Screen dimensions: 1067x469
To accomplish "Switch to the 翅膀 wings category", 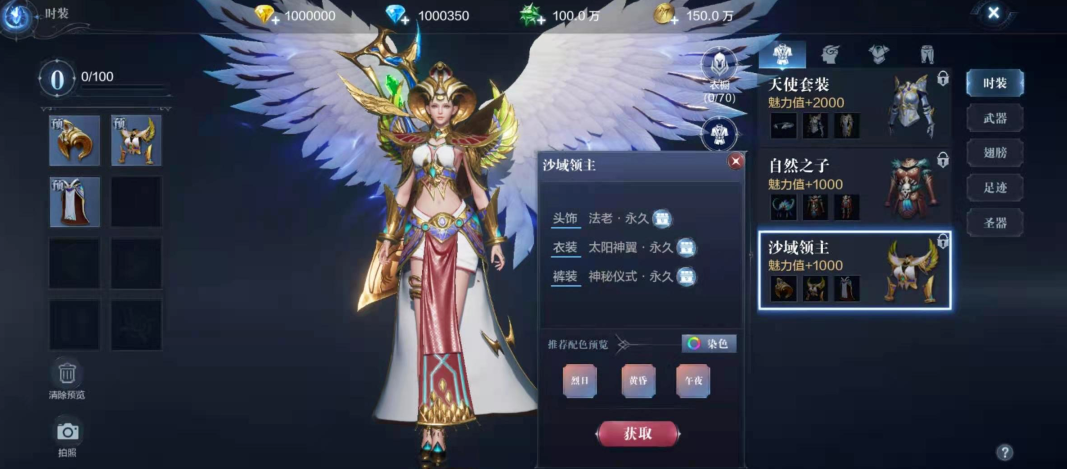I will [994, 153].
